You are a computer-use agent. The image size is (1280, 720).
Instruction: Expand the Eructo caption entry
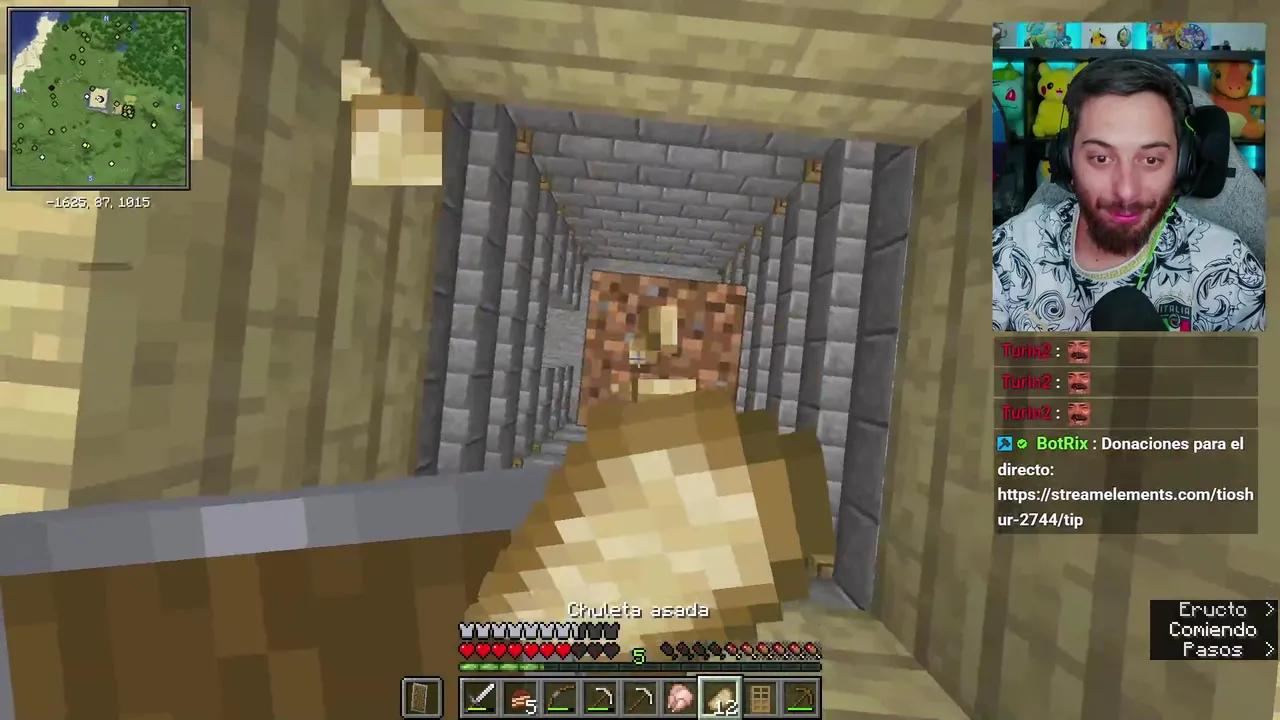click(1213, 609)
